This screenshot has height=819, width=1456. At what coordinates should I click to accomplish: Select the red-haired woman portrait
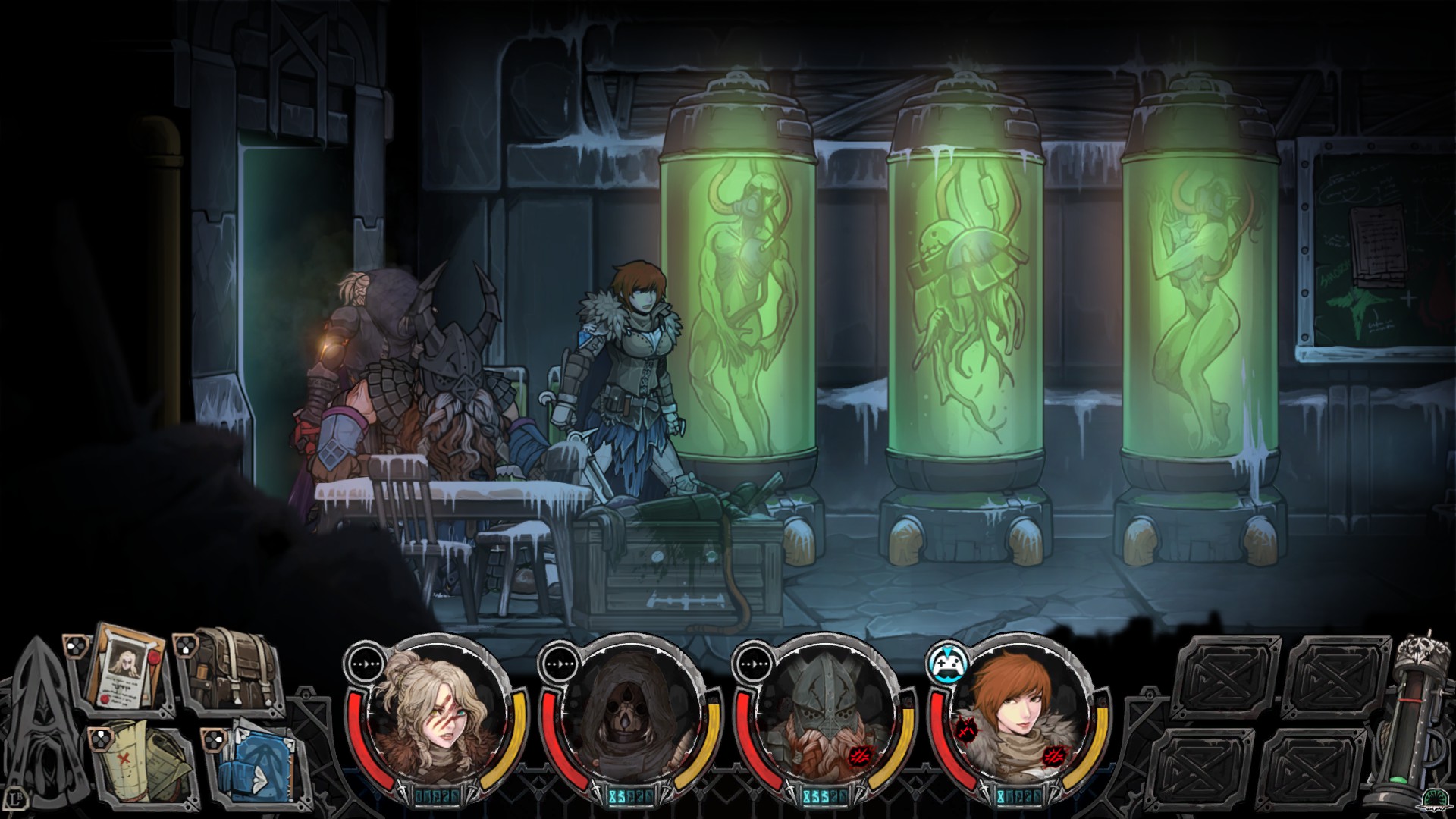pos(1019,716)
